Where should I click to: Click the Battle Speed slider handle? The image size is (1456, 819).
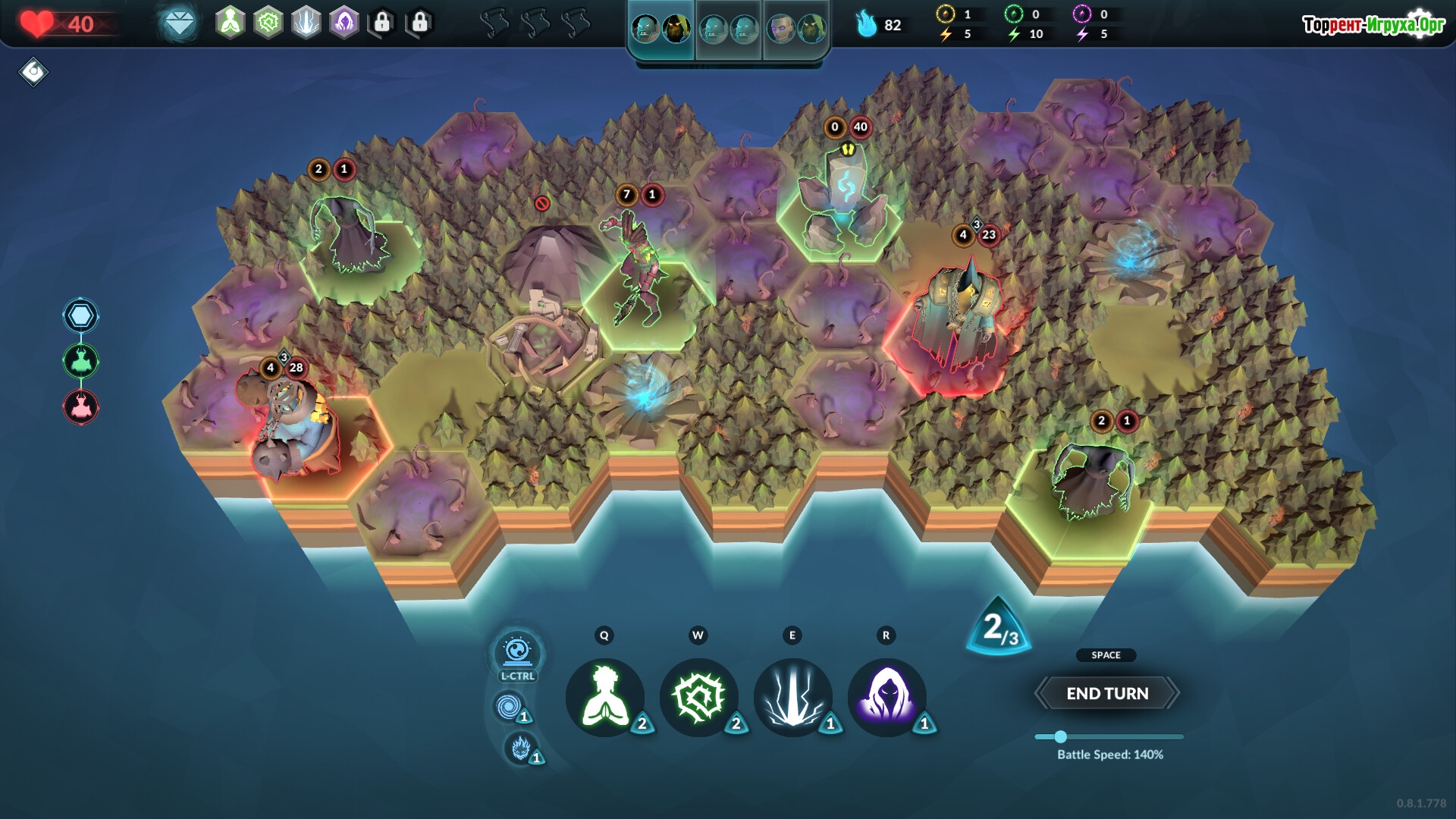tap(1061, 736)
